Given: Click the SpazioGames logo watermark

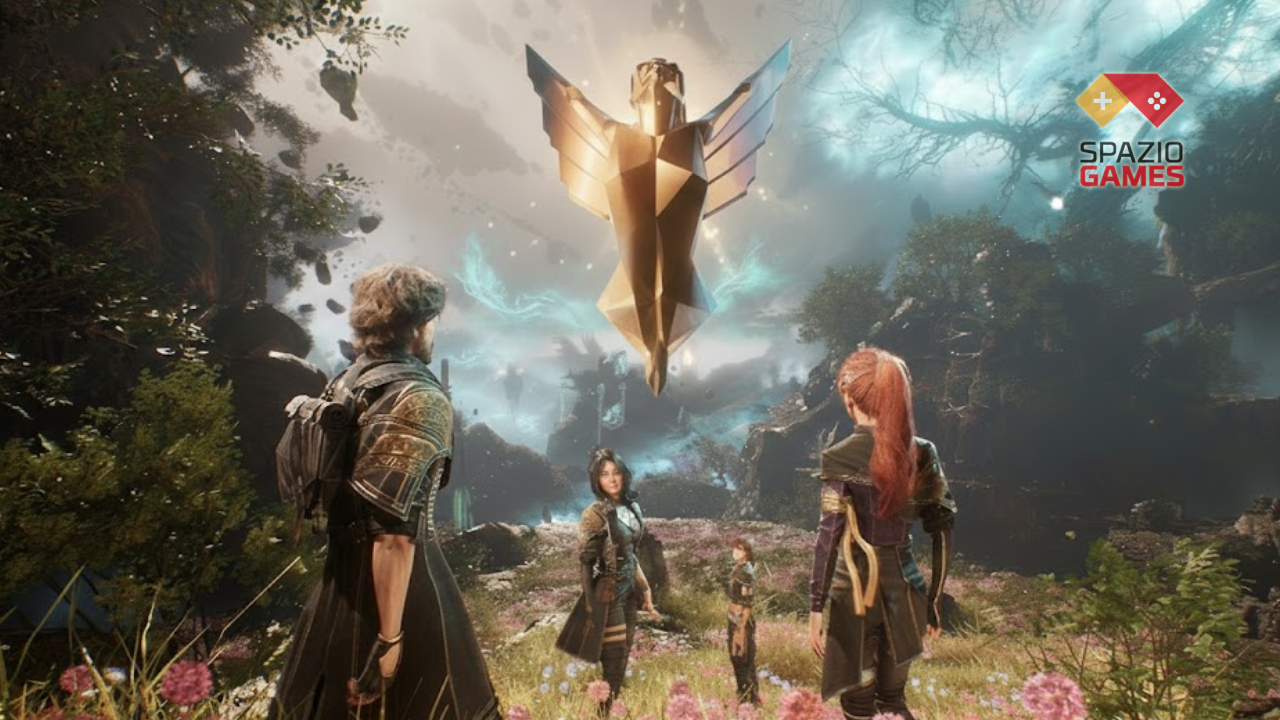Looking at the screenshot, I should pyautogui.click(x=1130, y=130).
